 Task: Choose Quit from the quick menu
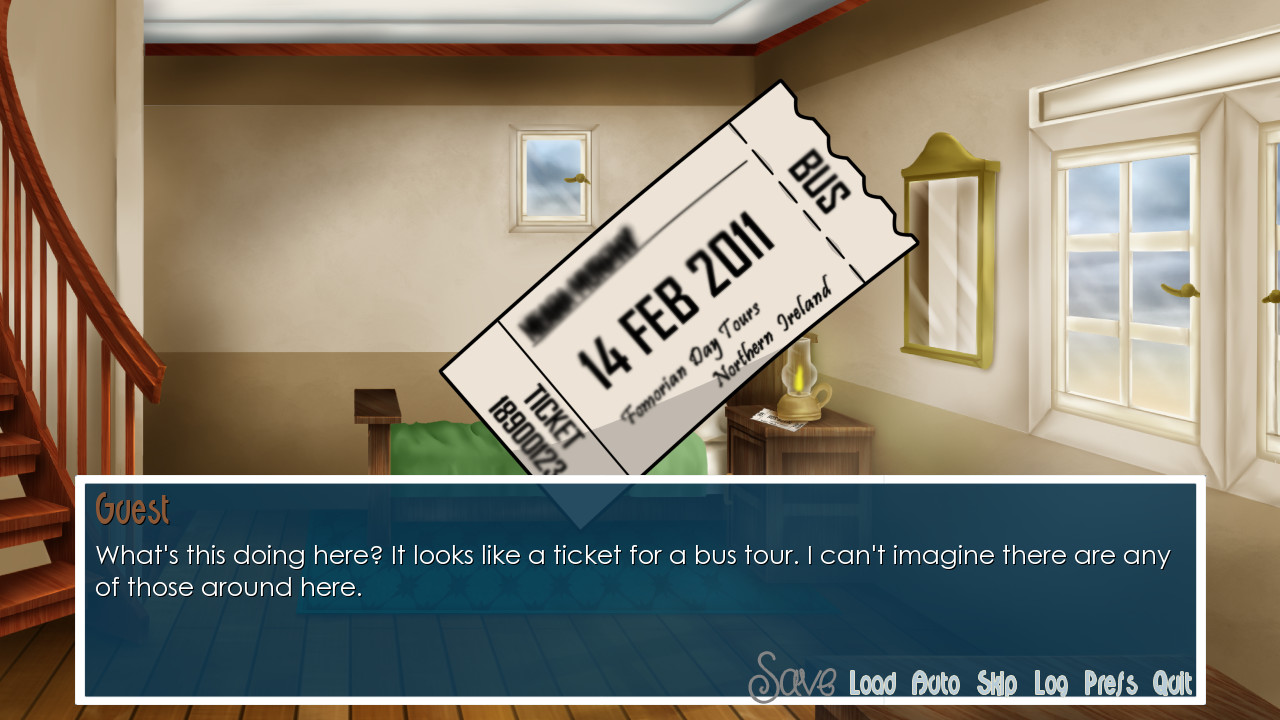(x=1172, y=684)
